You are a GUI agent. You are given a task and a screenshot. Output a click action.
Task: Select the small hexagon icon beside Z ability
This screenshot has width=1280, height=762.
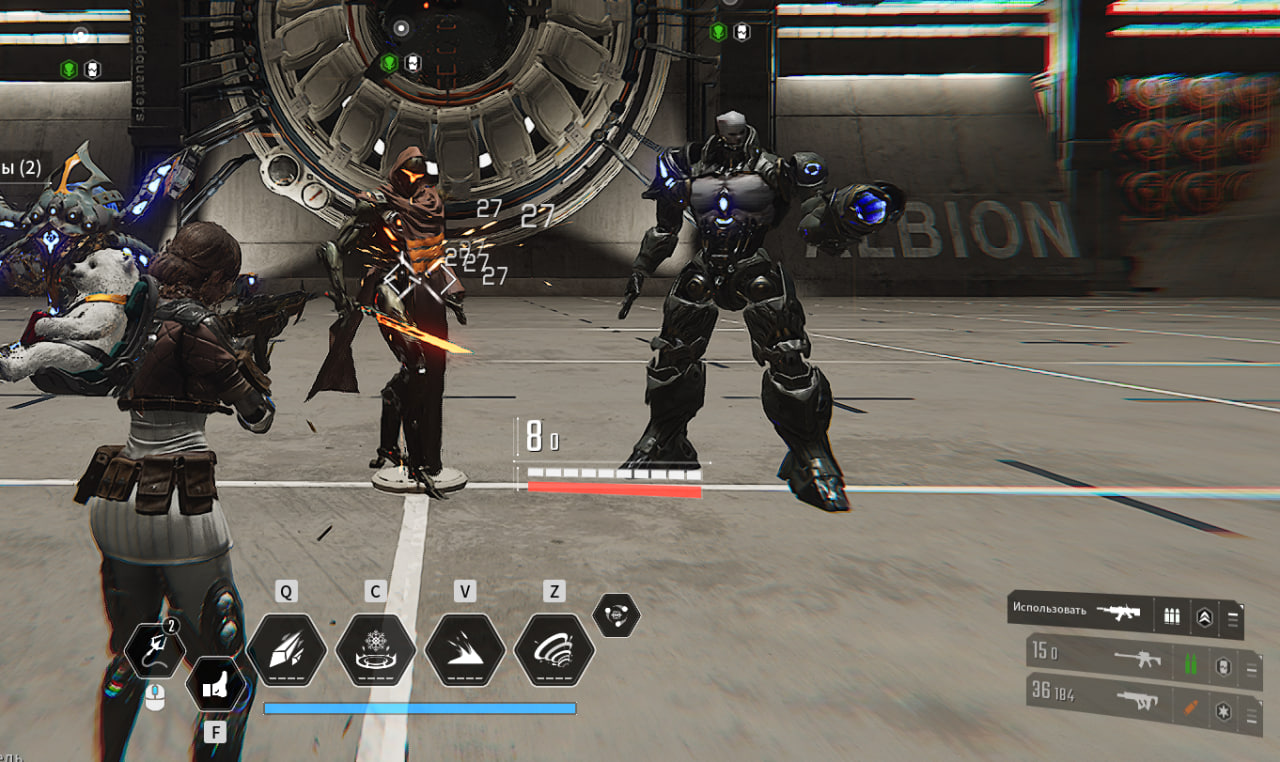point(616,615)
